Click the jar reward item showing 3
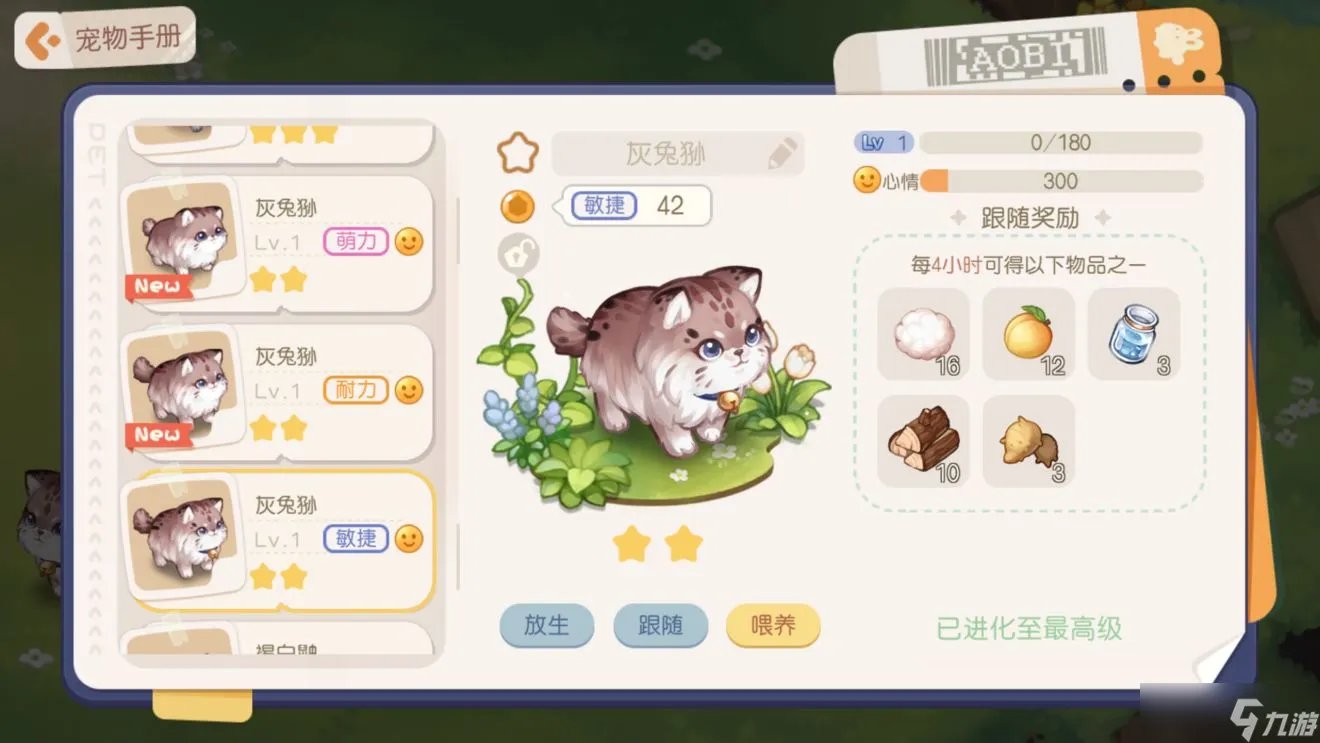The image size is (1320, 743). click(x=1134, y=334)
